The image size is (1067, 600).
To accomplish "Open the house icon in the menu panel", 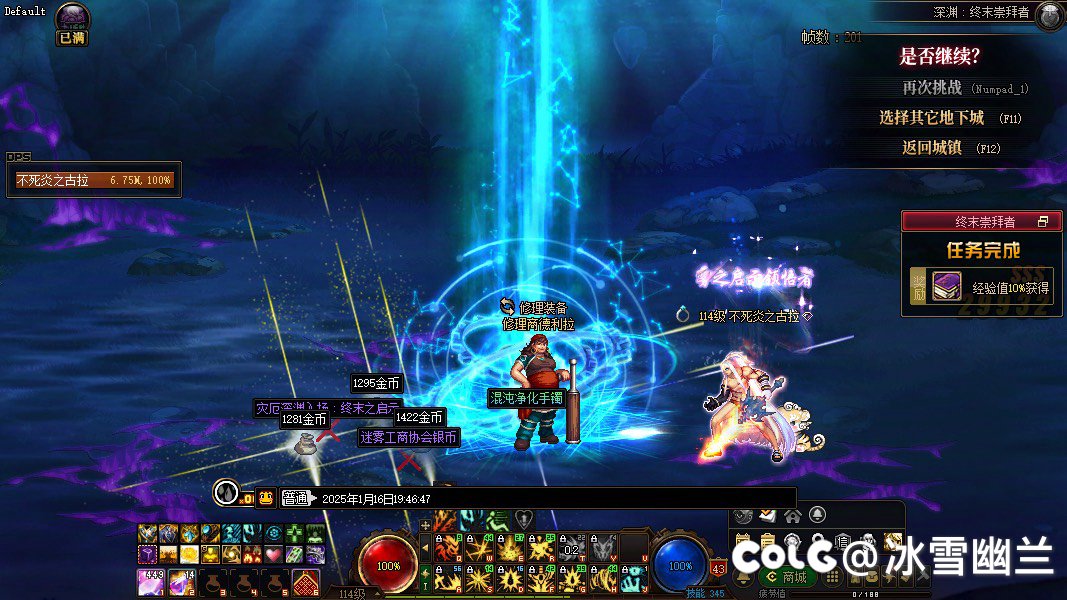I will 792,515.
